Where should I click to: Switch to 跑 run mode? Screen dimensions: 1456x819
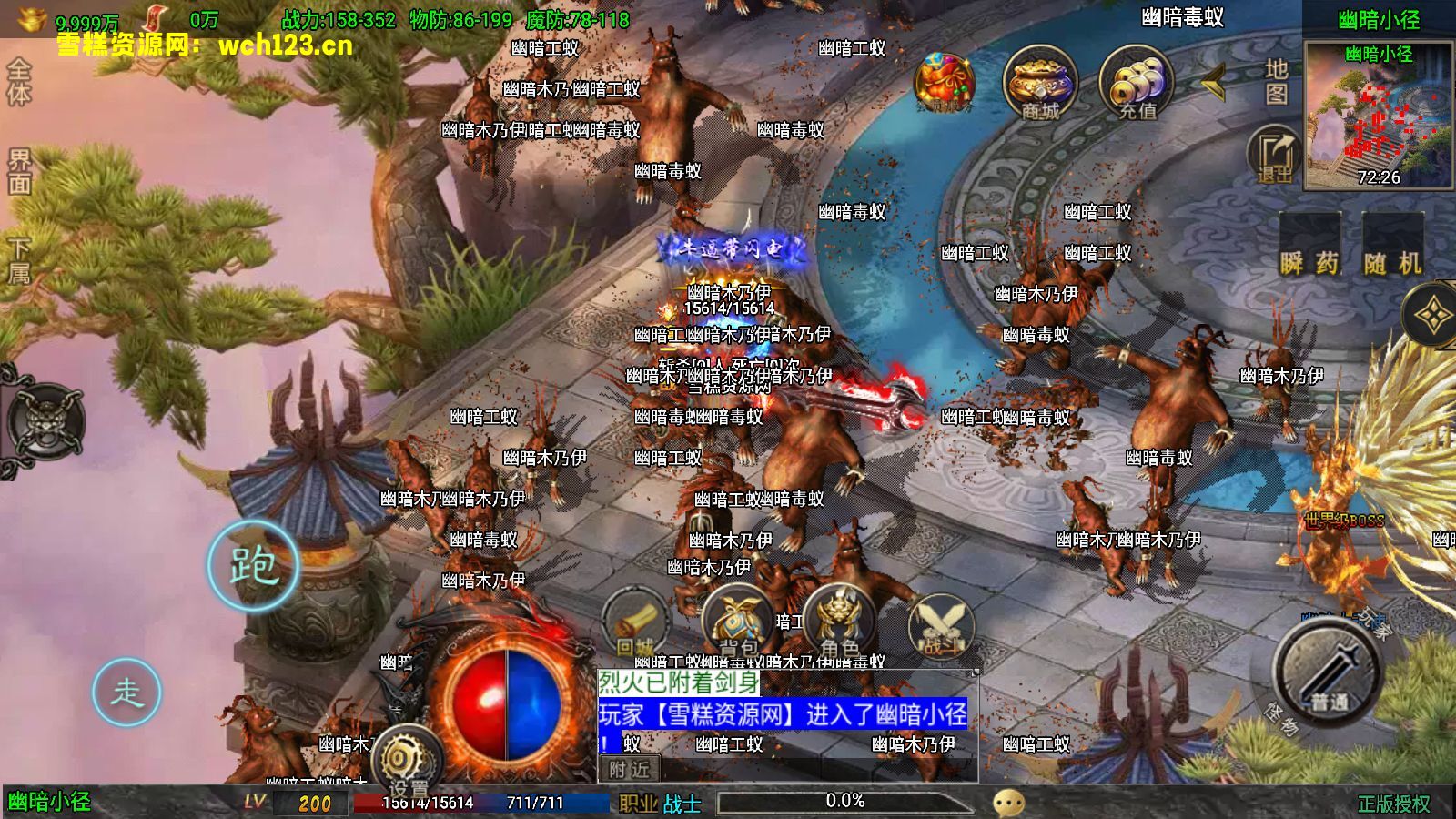click(253, 566)
